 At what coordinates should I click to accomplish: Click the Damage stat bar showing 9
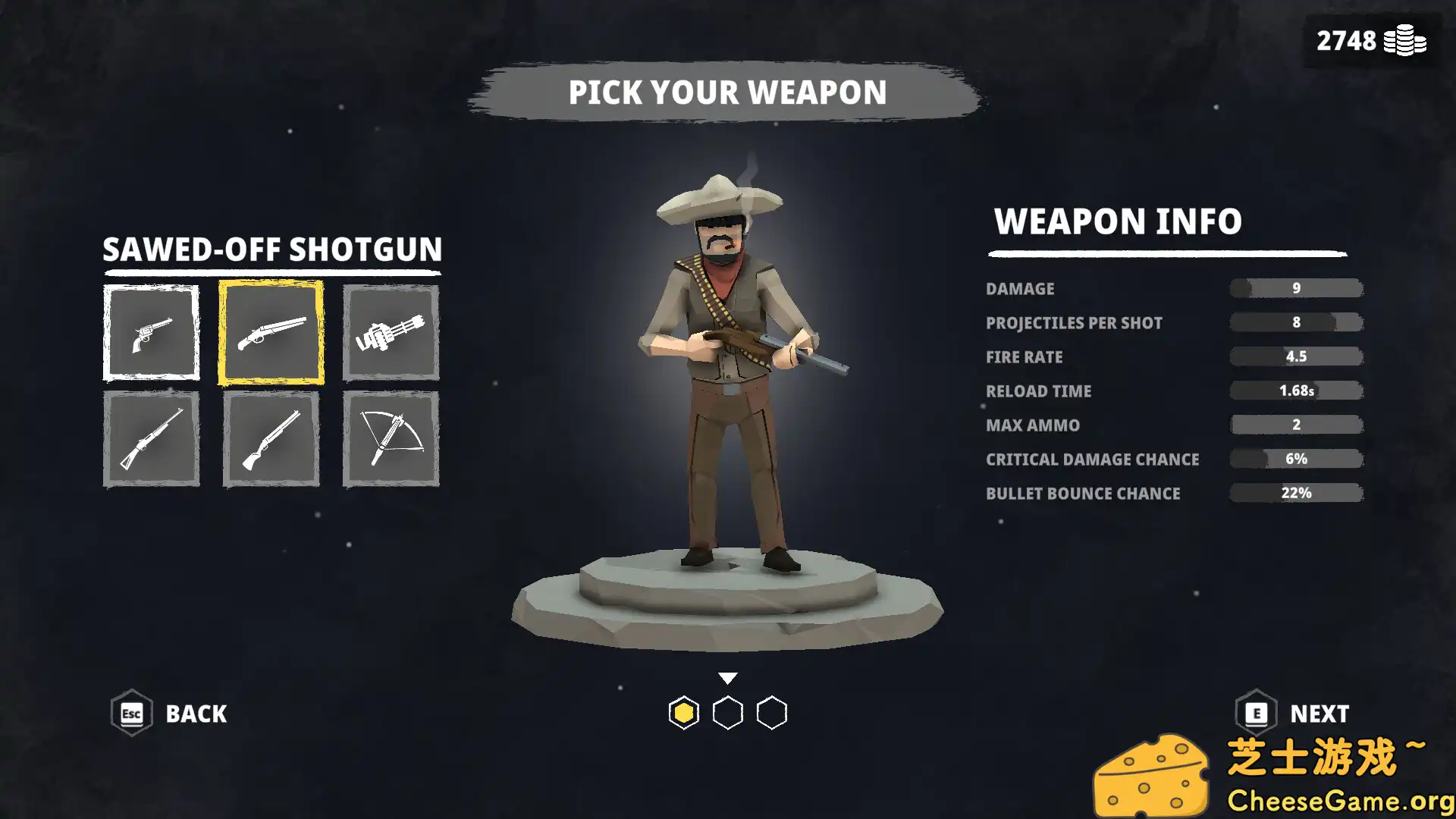(x=1295, y=288)
